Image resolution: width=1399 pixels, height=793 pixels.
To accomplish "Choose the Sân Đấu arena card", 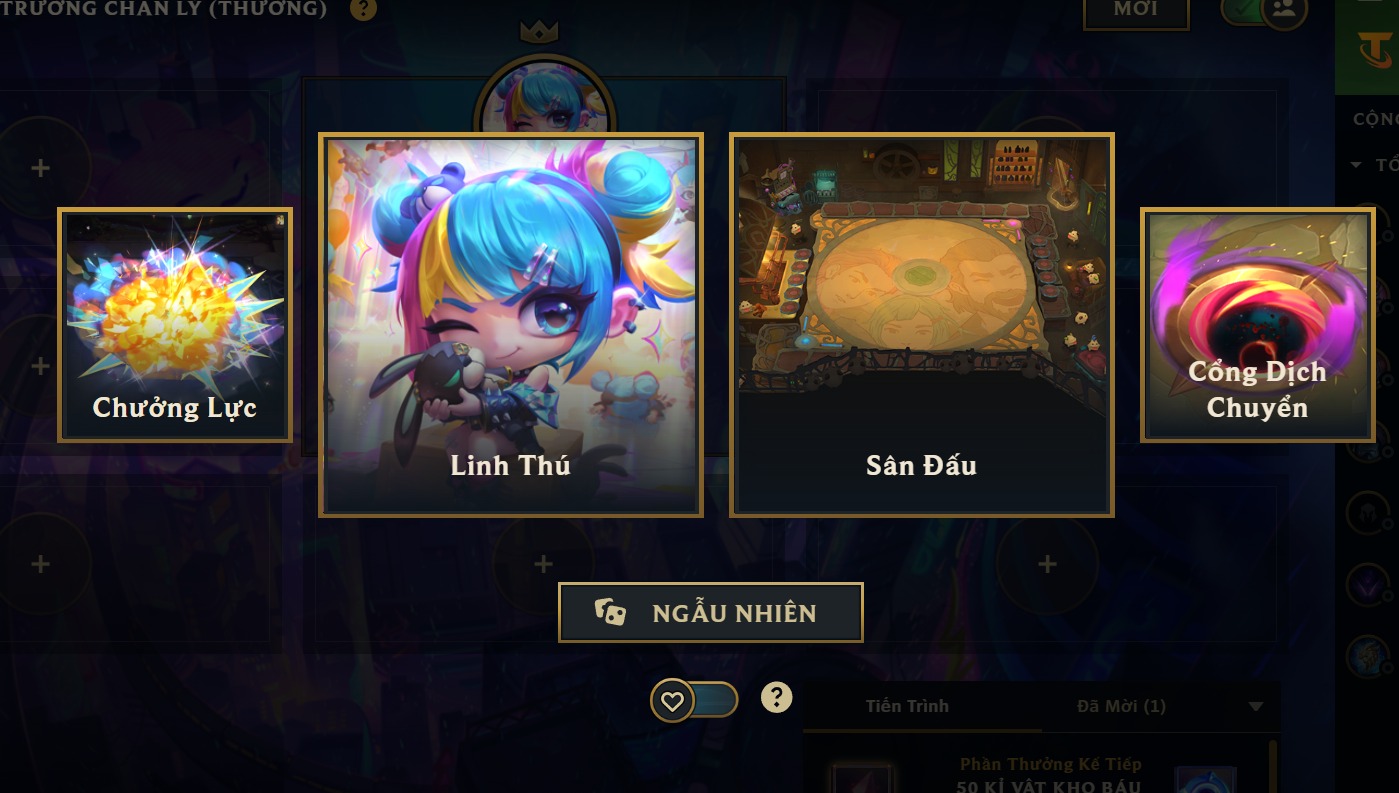I will pyautogui.click(x=921, y=325).
